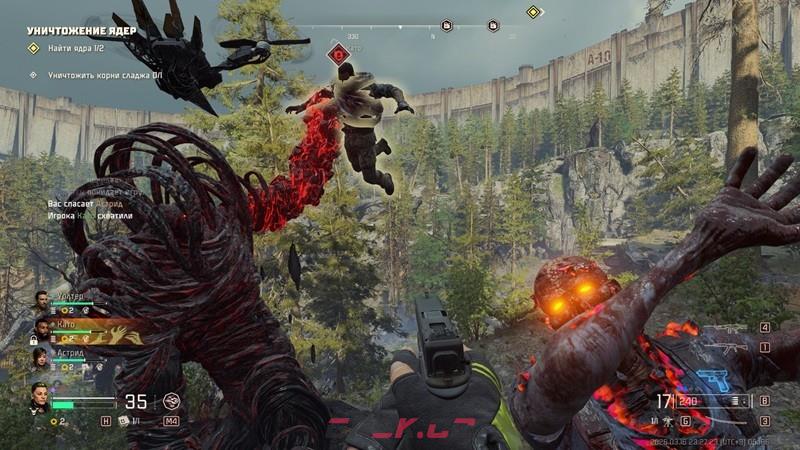Image resolution: width=800 pixels, height=450 pixels.
Task: Click your own character portrait
Action: [39, 395]
